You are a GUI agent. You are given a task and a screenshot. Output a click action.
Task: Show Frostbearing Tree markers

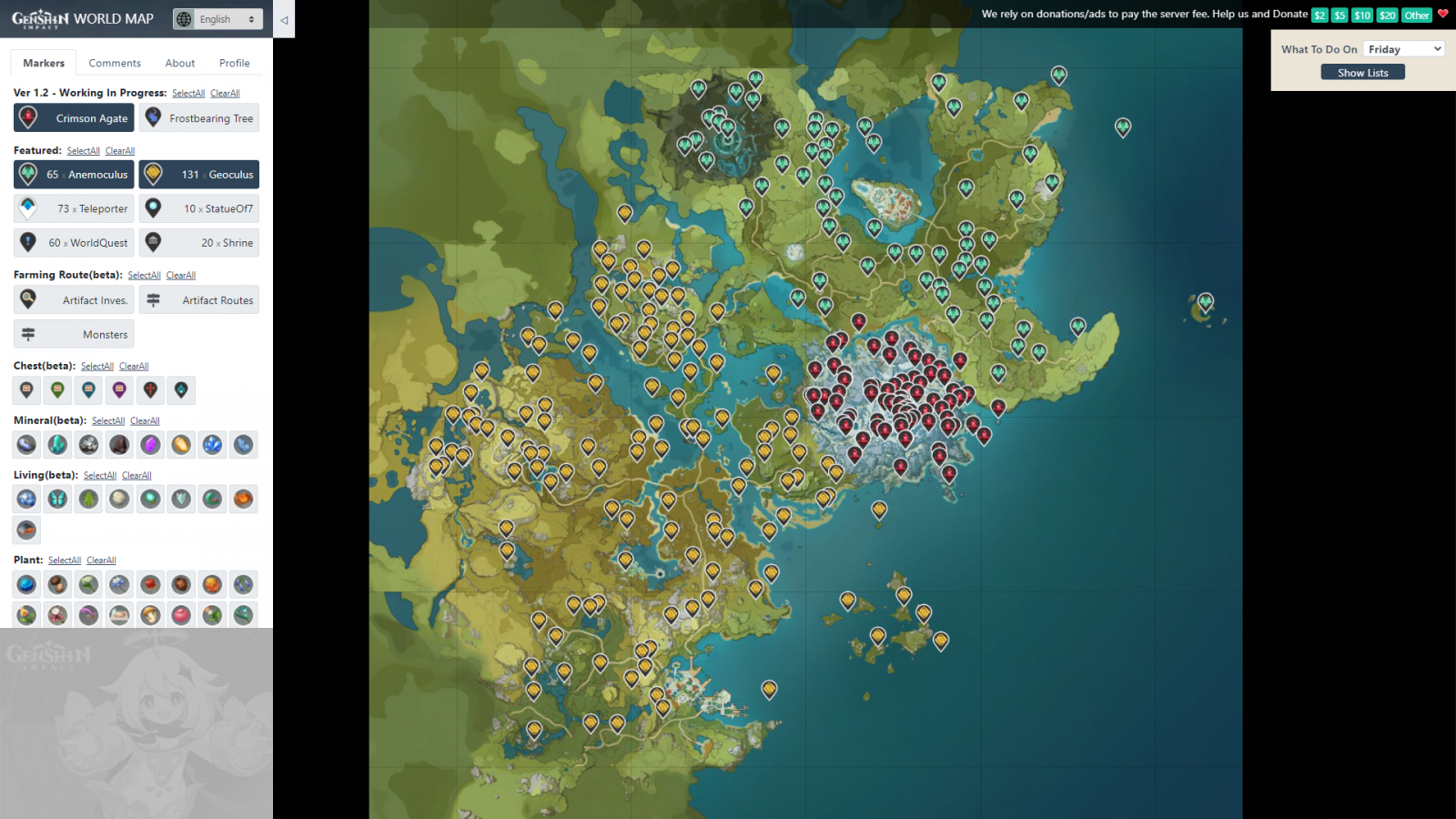tap(199, 118)
